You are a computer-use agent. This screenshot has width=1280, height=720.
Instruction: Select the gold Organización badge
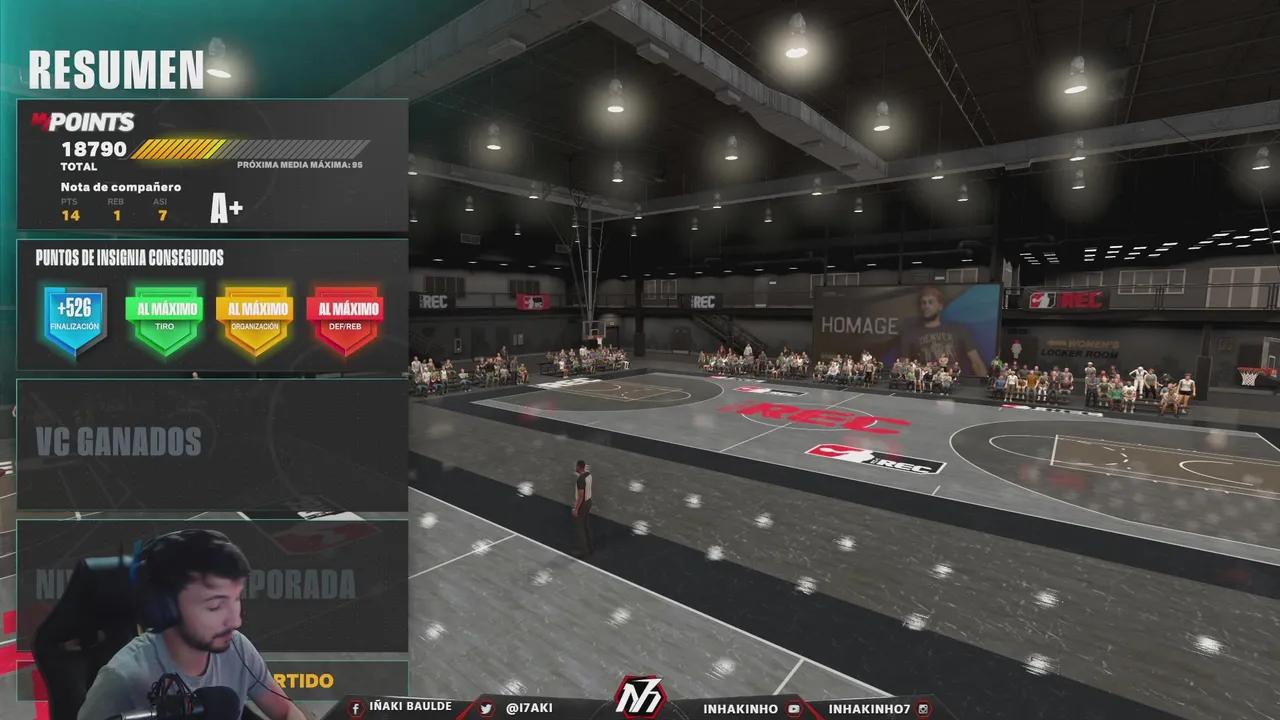click(254, 317)
